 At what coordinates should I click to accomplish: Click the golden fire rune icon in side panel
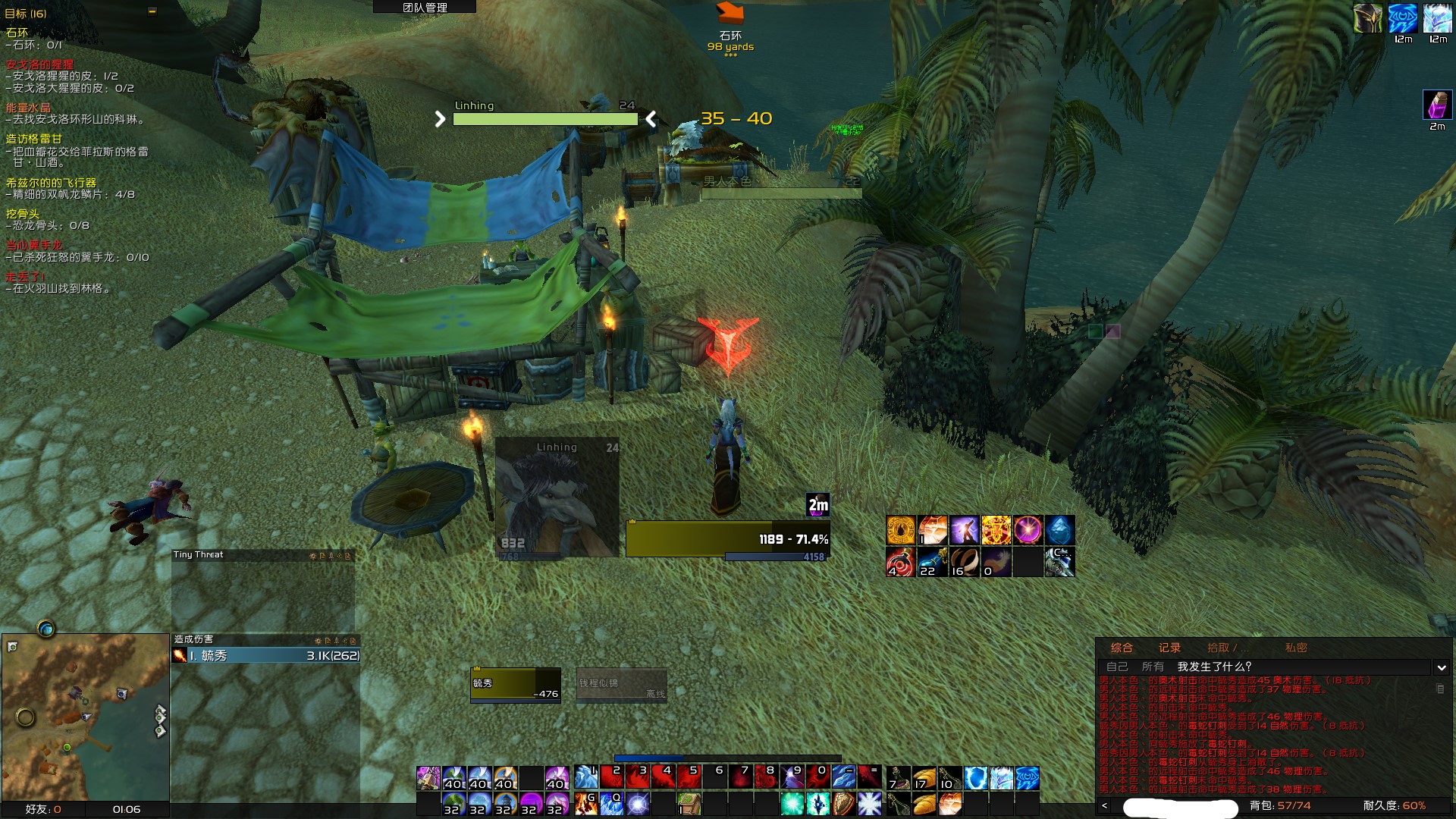pos(900,529)
